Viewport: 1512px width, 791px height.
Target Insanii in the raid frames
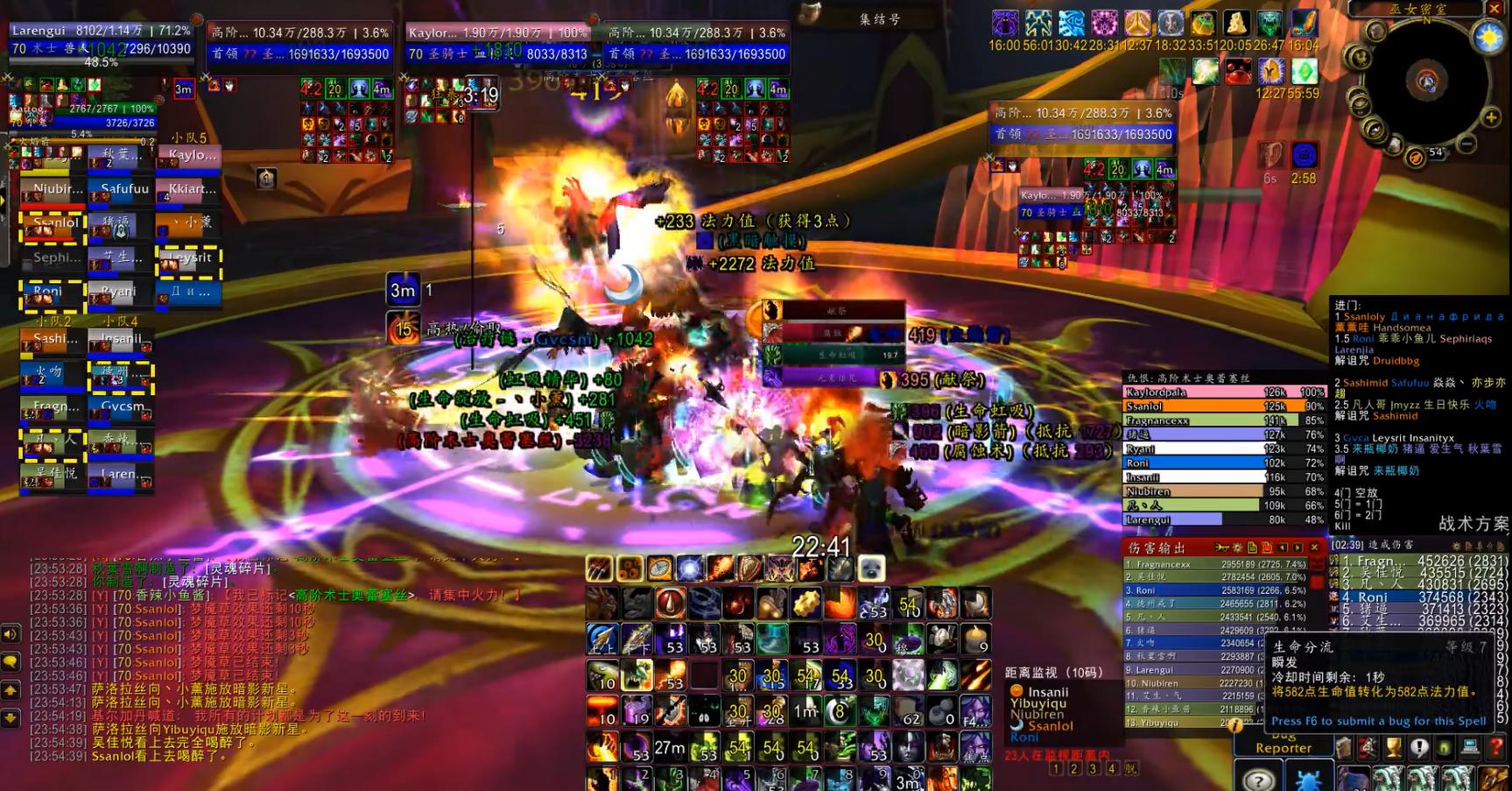coord(121,340)
